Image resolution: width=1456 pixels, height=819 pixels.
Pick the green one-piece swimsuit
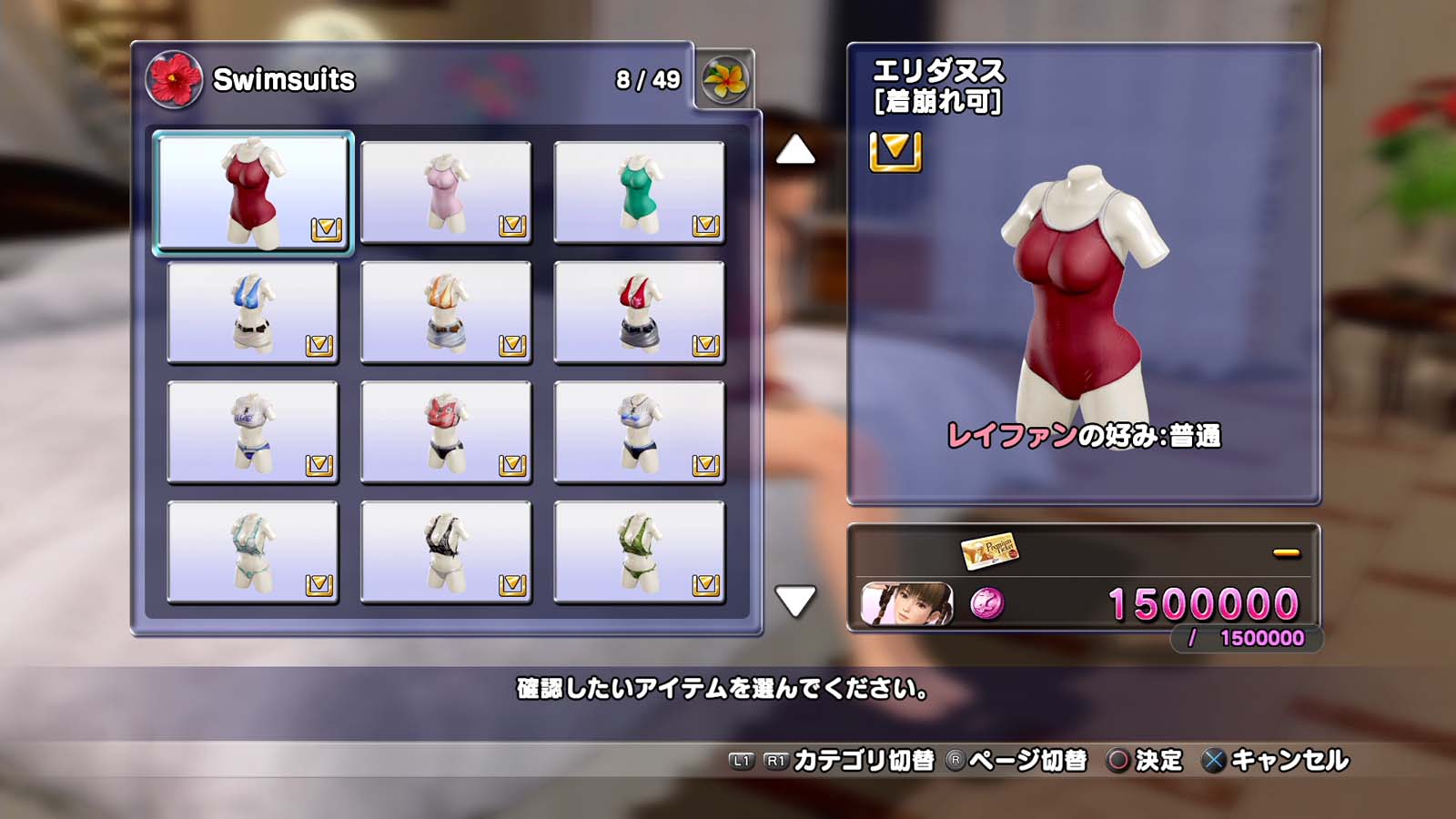click(x=639, y=192)
